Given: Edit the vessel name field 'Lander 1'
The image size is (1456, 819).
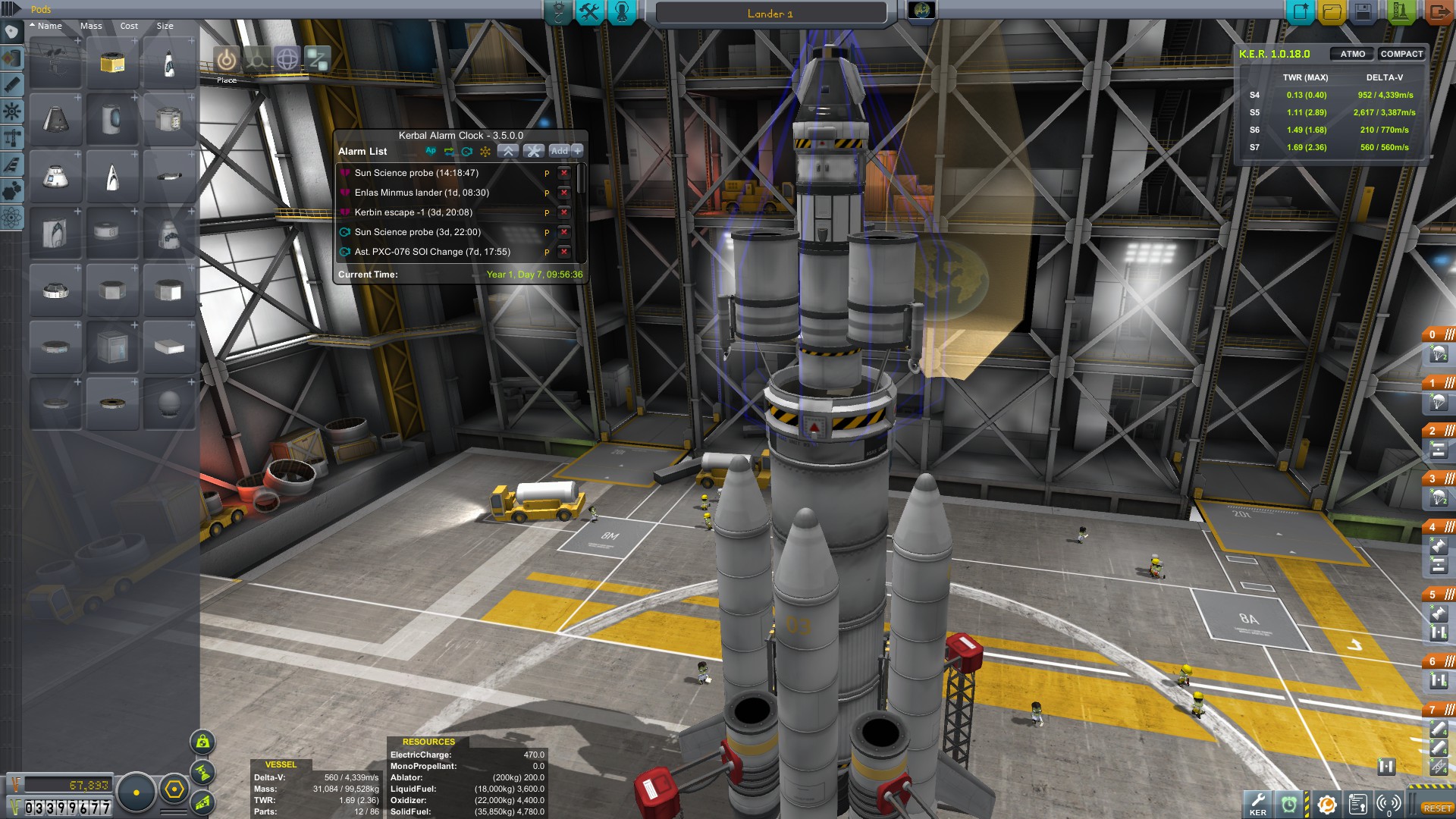Looking at the screenshot, I should coord(770,14).
